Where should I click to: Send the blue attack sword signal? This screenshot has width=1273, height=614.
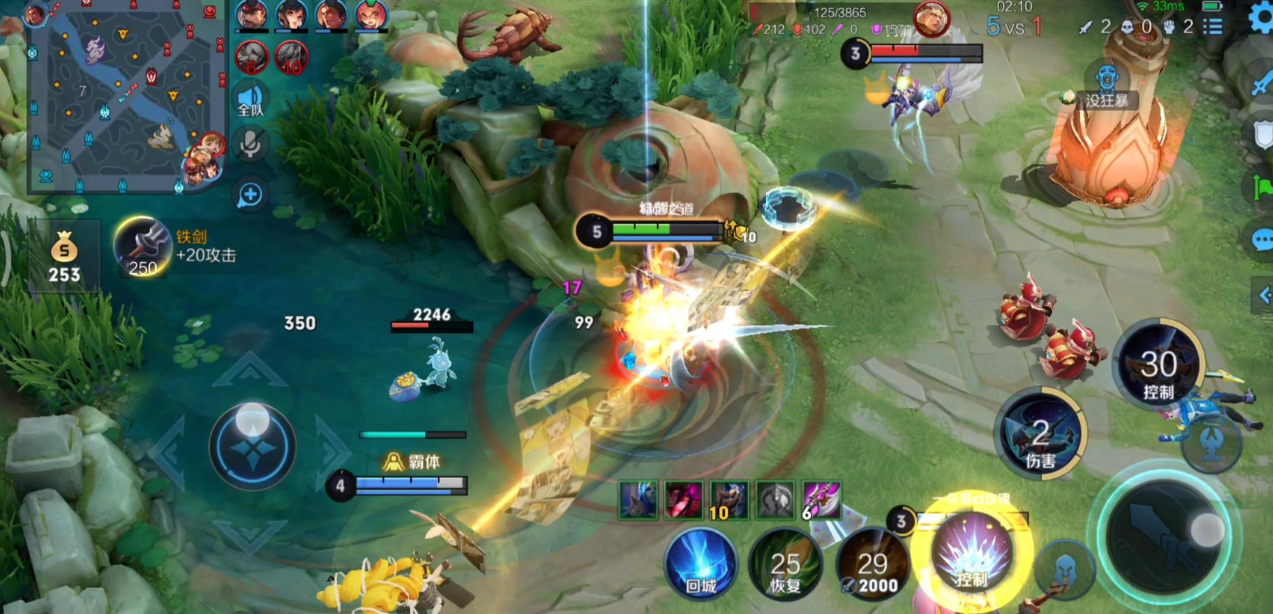(1260, 82)
